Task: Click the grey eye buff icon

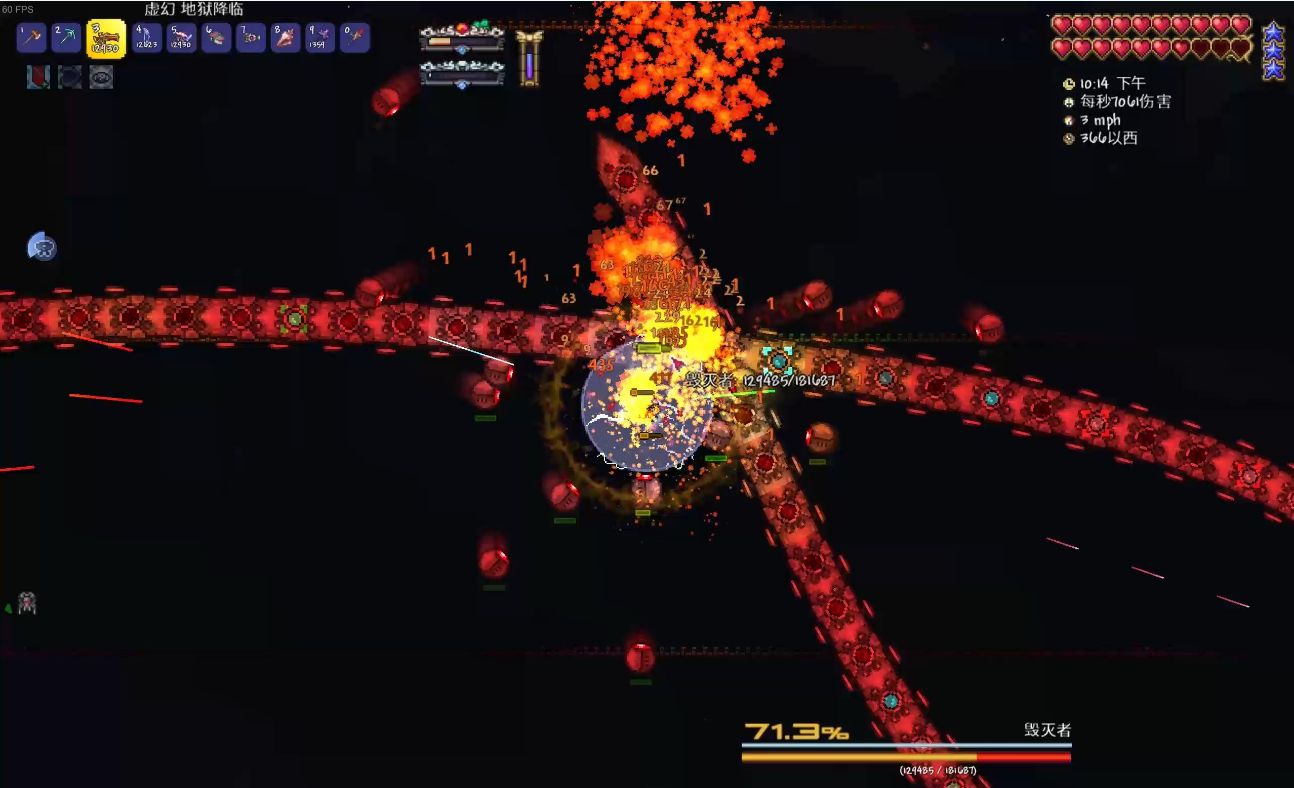Action: point(101,77)
